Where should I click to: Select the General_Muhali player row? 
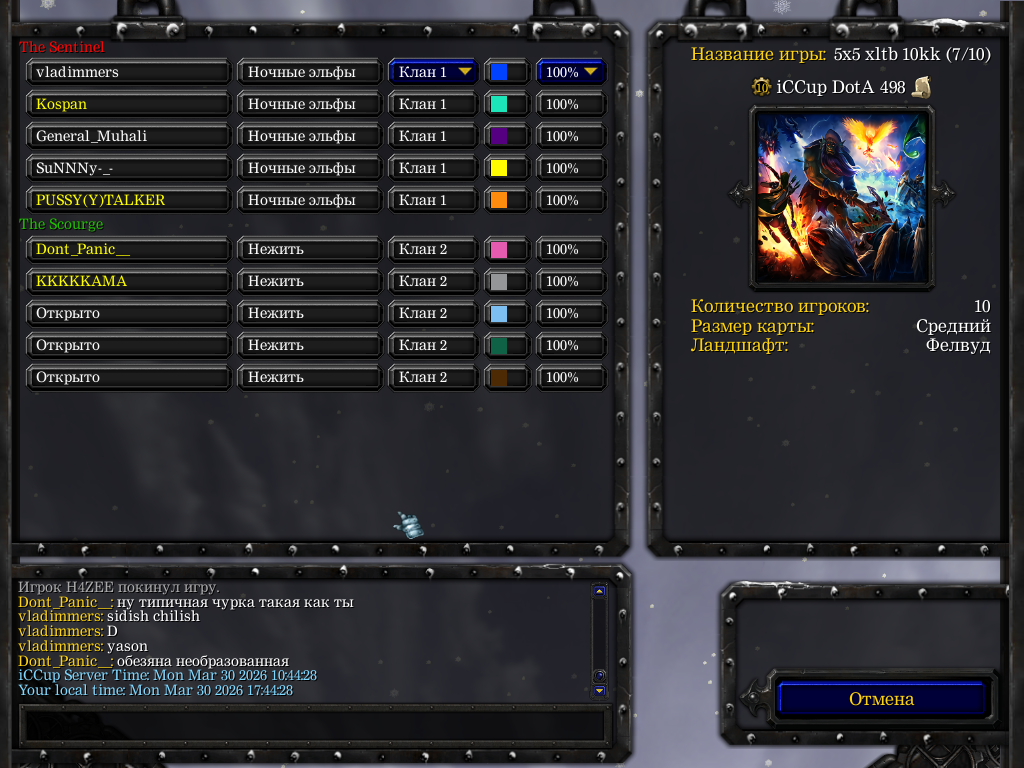coord(129,136)
